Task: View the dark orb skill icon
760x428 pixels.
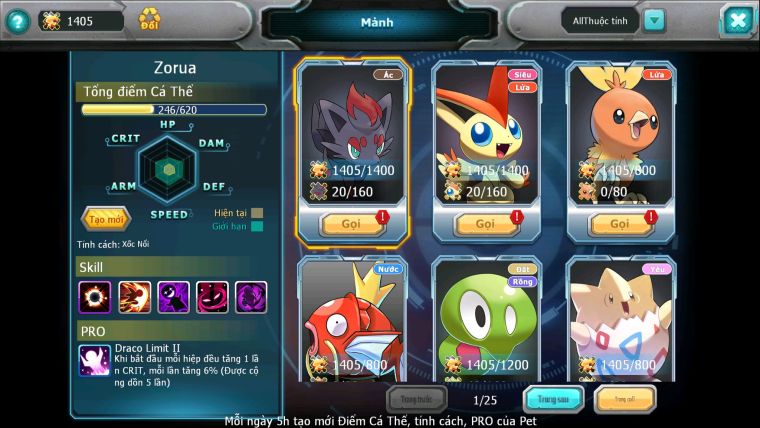Action: (94, 297)
